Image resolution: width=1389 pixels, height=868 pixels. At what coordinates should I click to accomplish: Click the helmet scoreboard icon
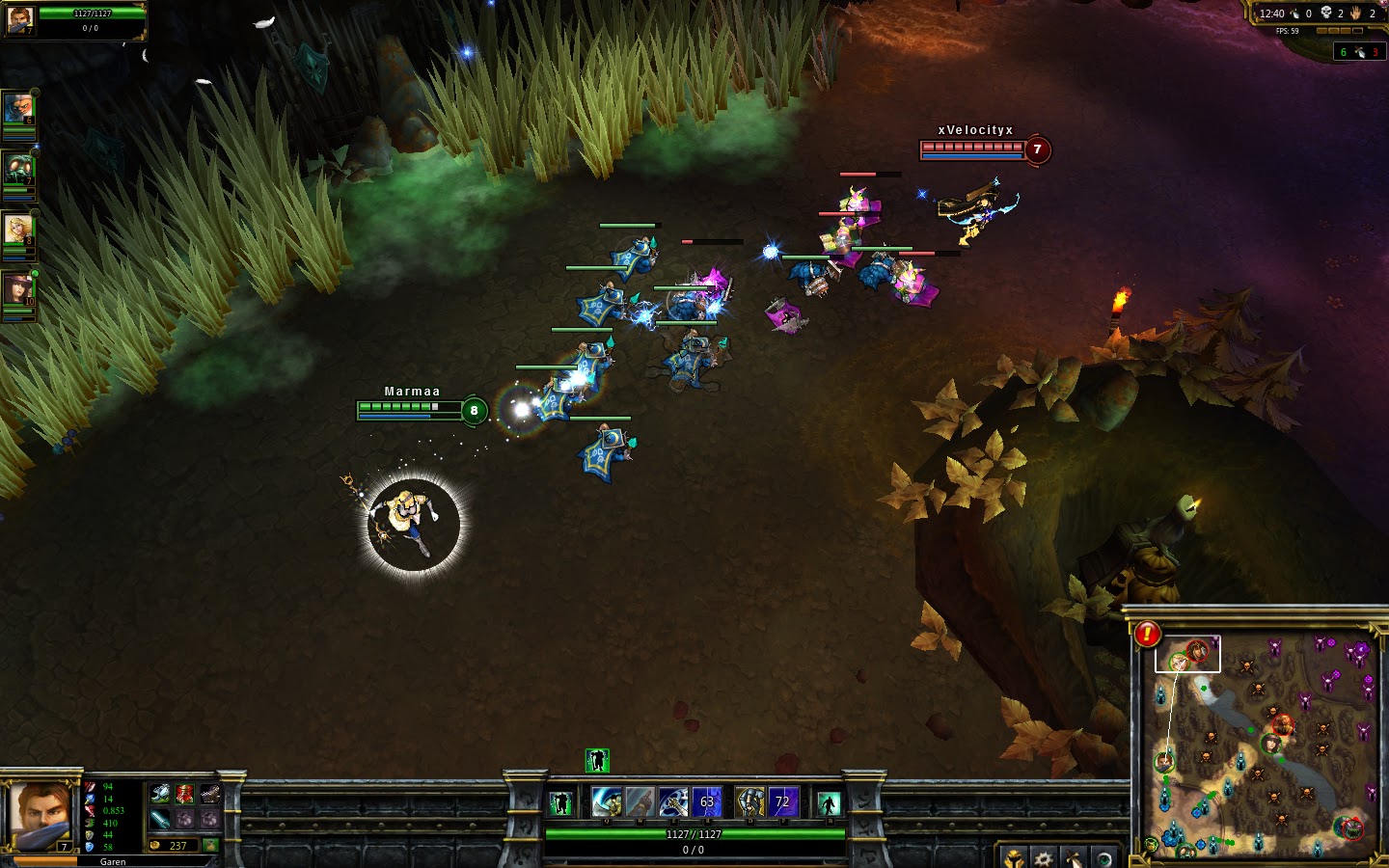[x=1014, y=857]
